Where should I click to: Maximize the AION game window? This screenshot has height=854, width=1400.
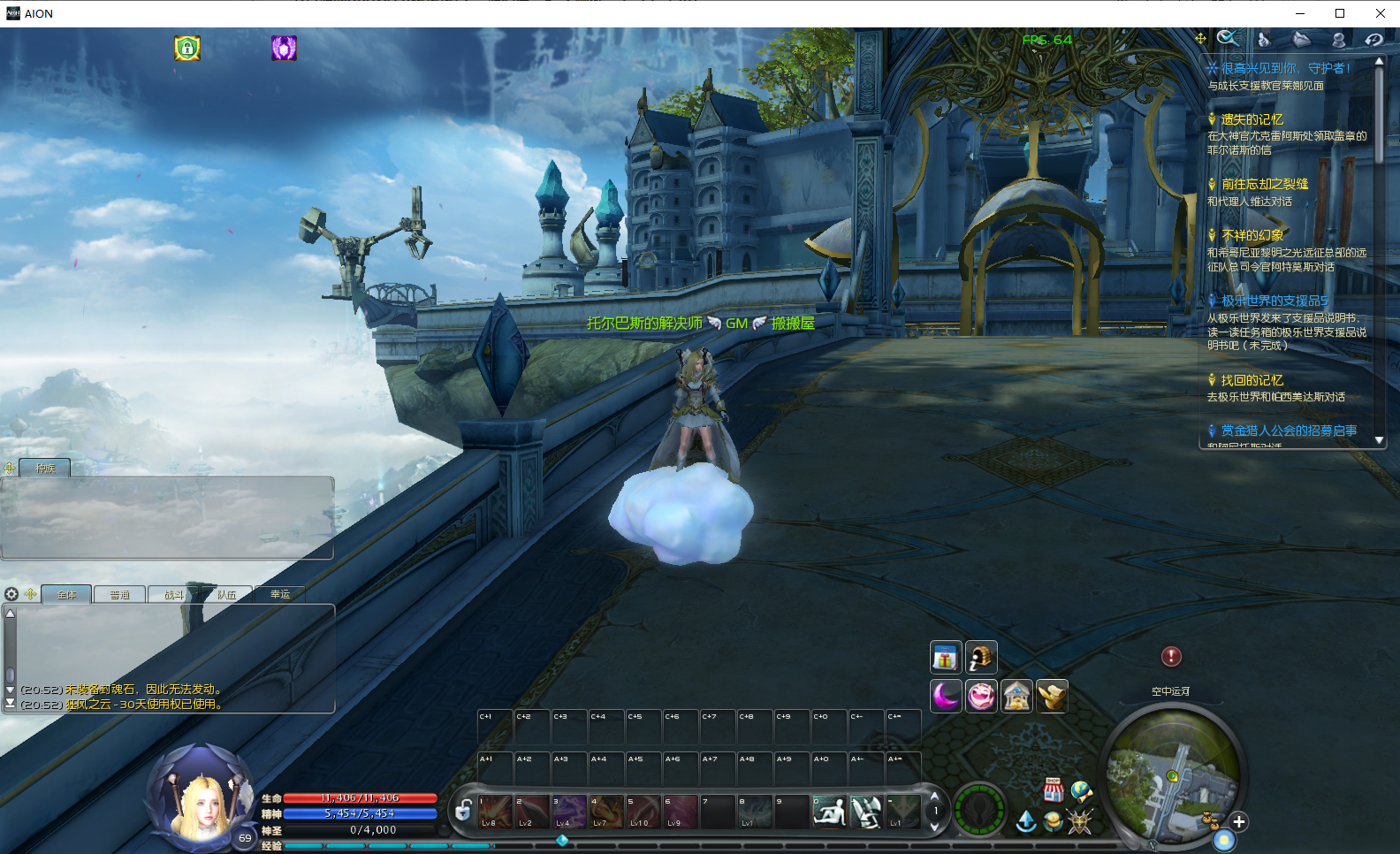(1340, 13)
